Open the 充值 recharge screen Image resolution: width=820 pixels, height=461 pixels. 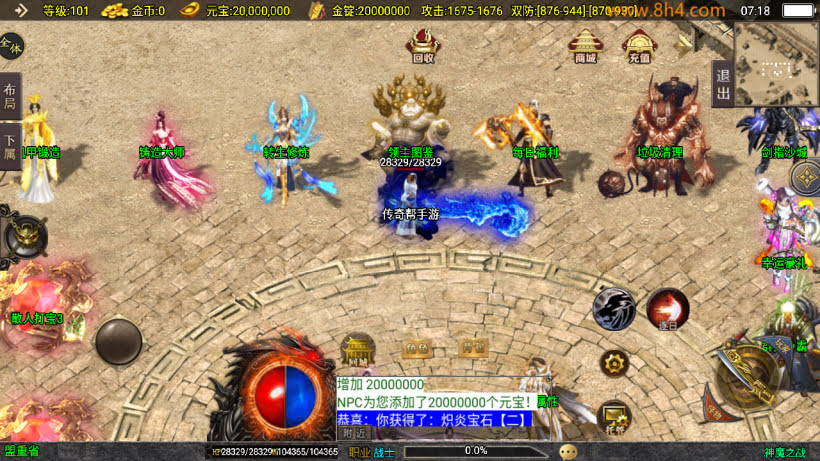tap(637, 45)
